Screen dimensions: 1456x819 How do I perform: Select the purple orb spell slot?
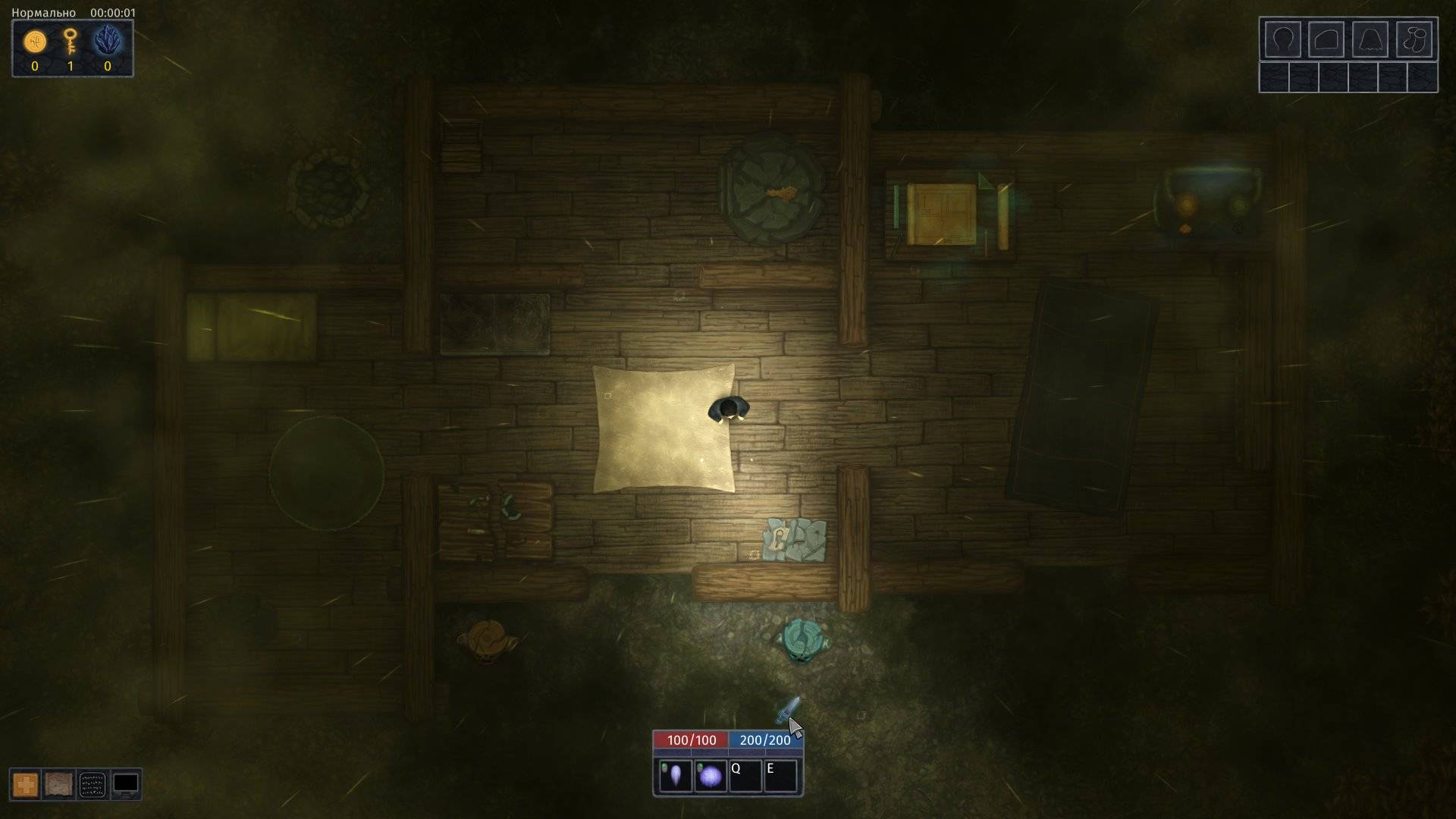pyautogui.click(x=710, y=776)
